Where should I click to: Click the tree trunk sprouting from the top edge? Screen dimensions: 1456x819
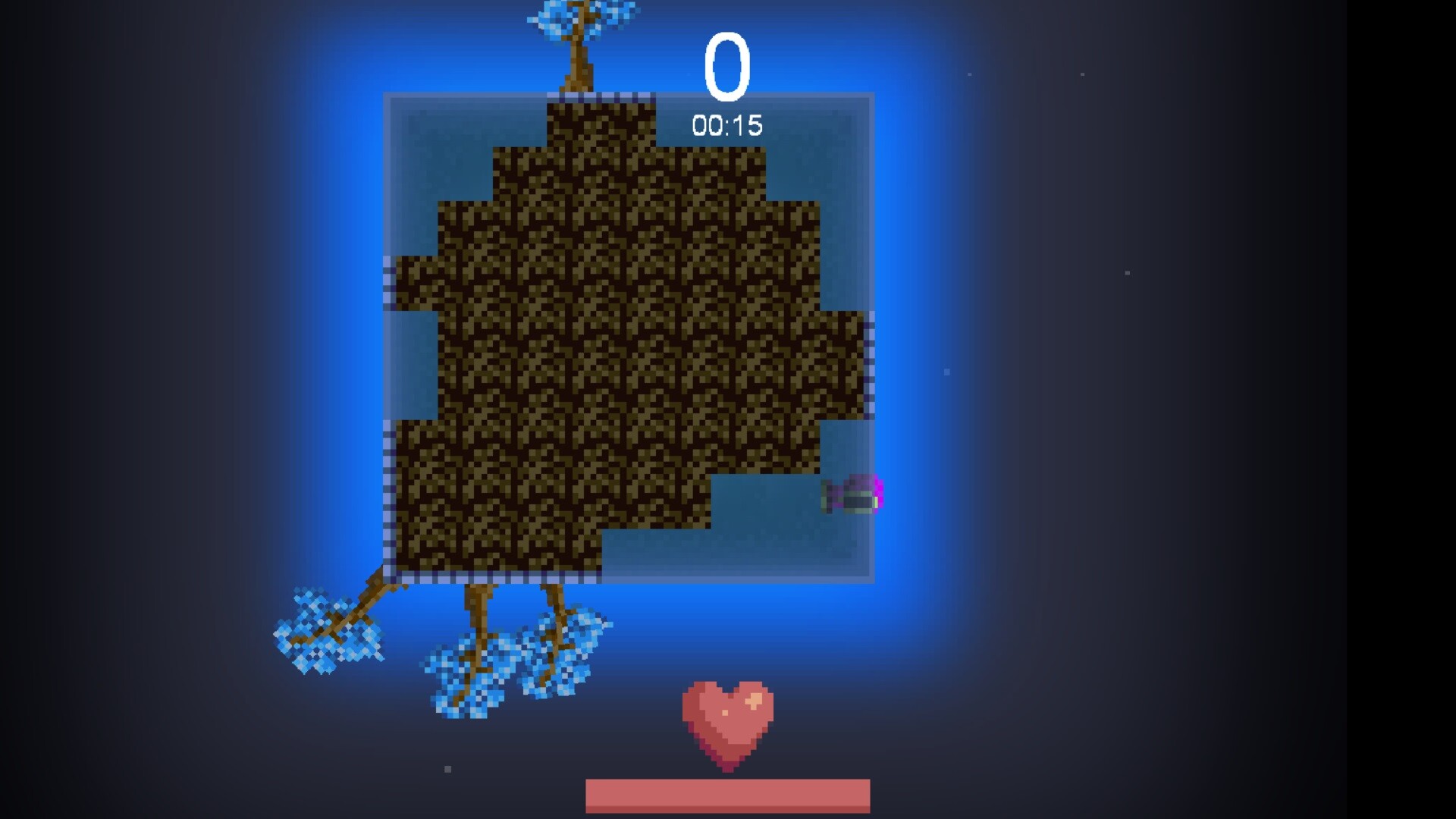coord(578,68)
